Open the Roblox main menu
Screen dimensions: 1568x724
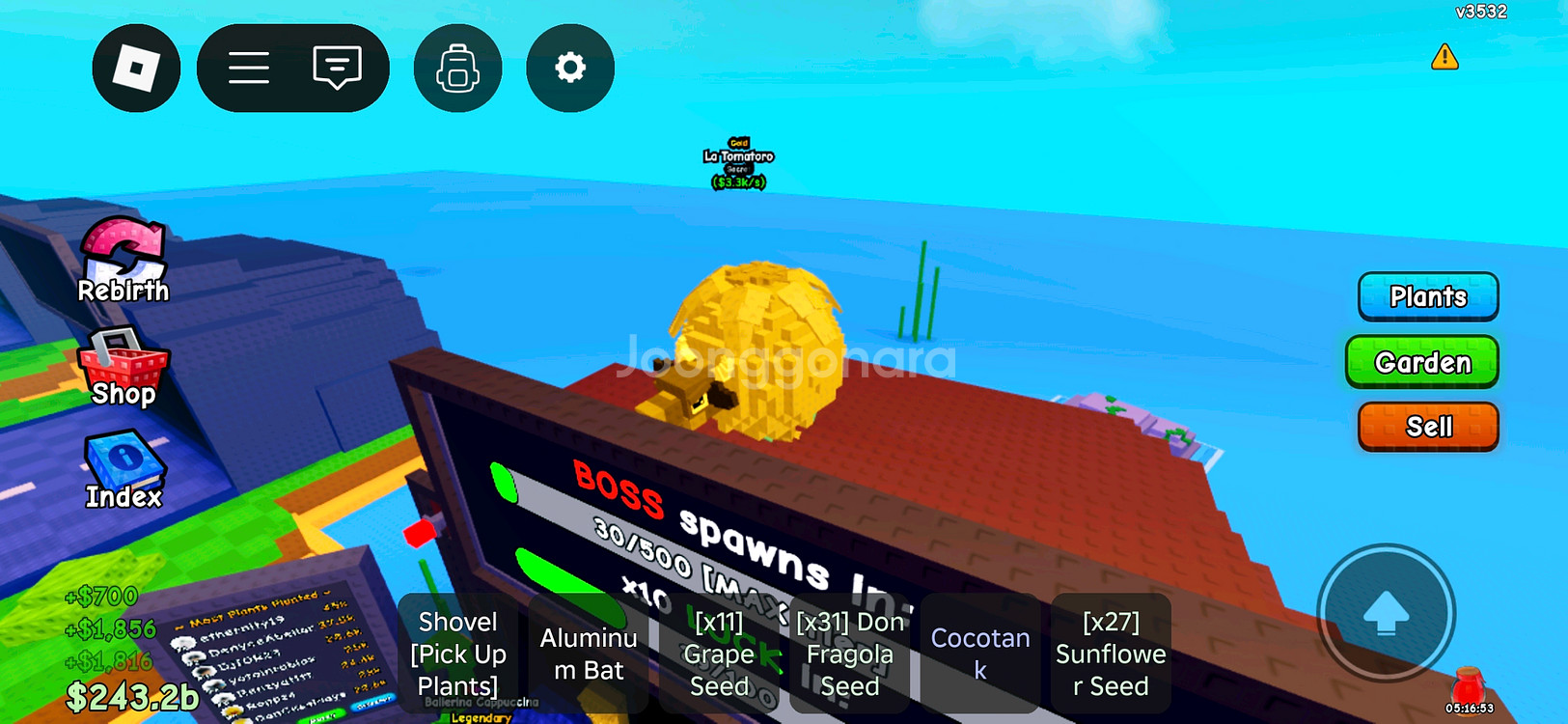[x=136, y=69]
